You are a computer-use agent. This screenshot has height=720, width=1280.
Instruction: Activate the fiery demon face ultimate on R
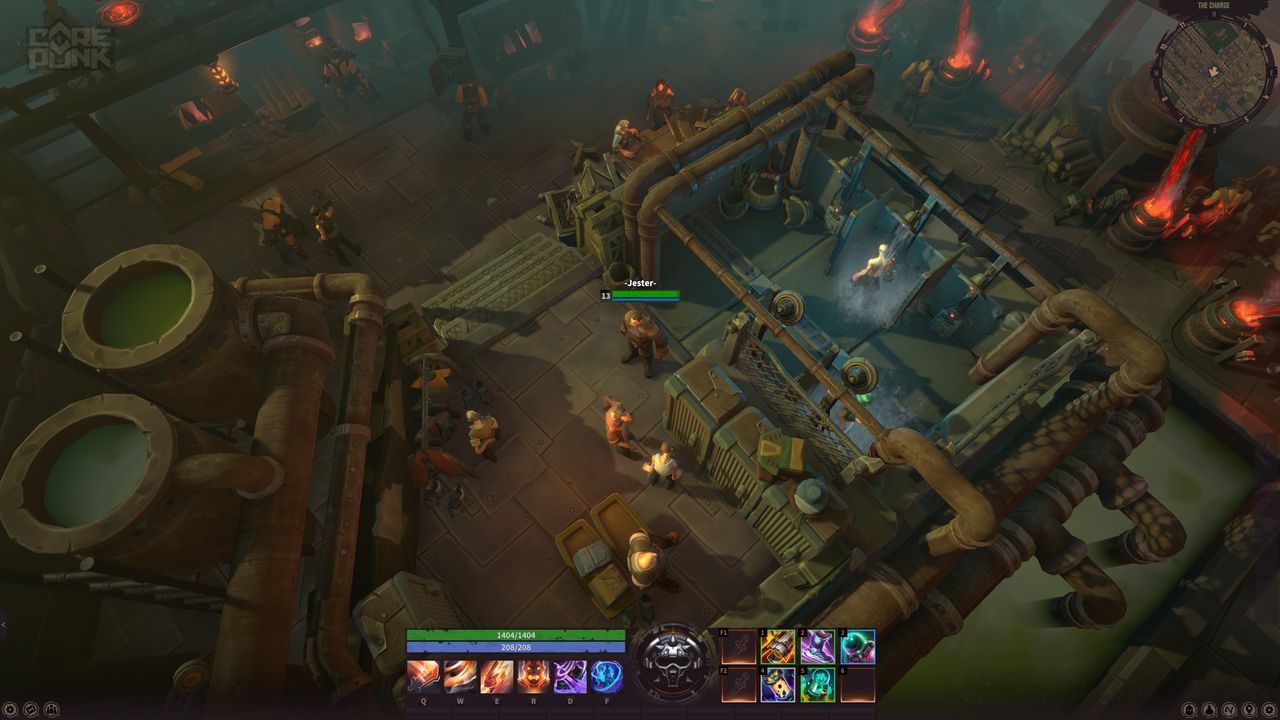[x=533, y=677]
